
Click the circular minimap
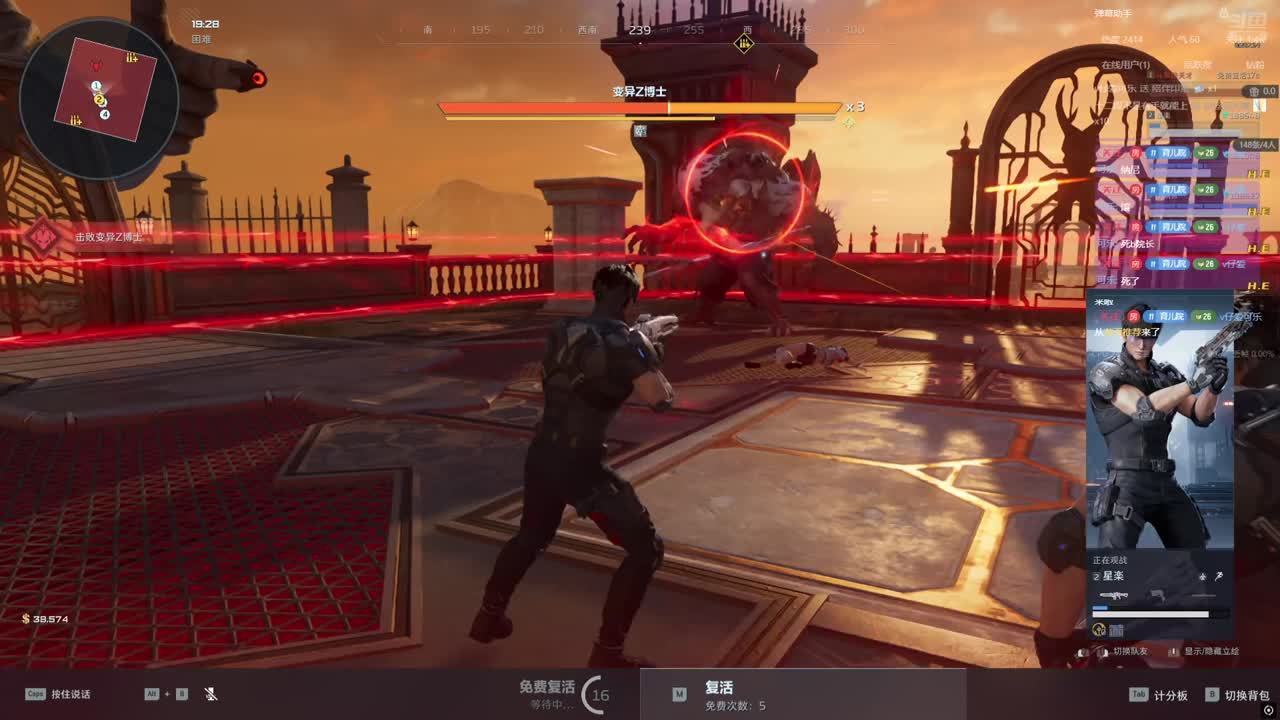tap(99, 97)
